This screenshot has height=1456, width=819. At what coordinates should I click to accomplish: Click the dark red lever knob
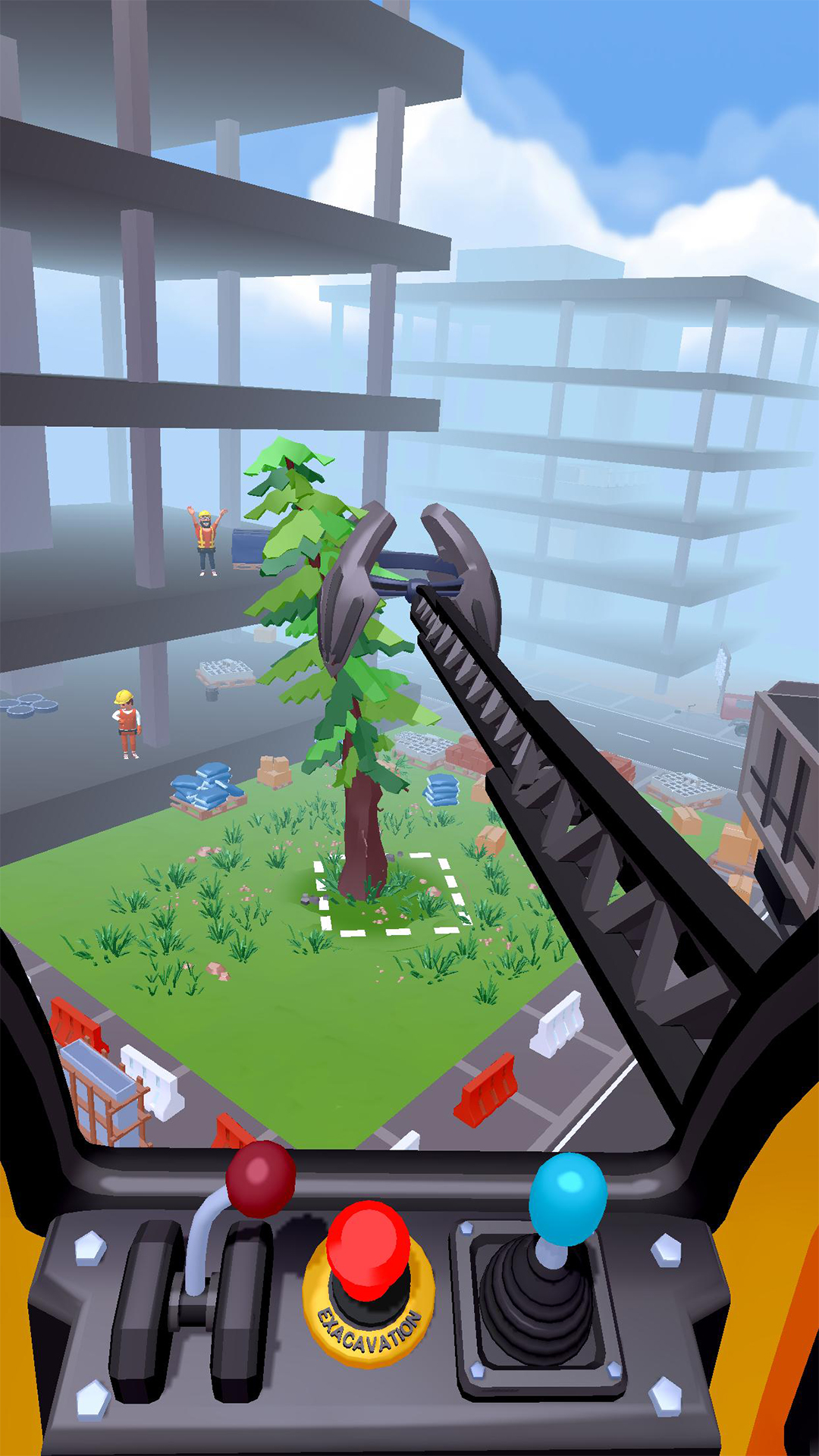260,1179
